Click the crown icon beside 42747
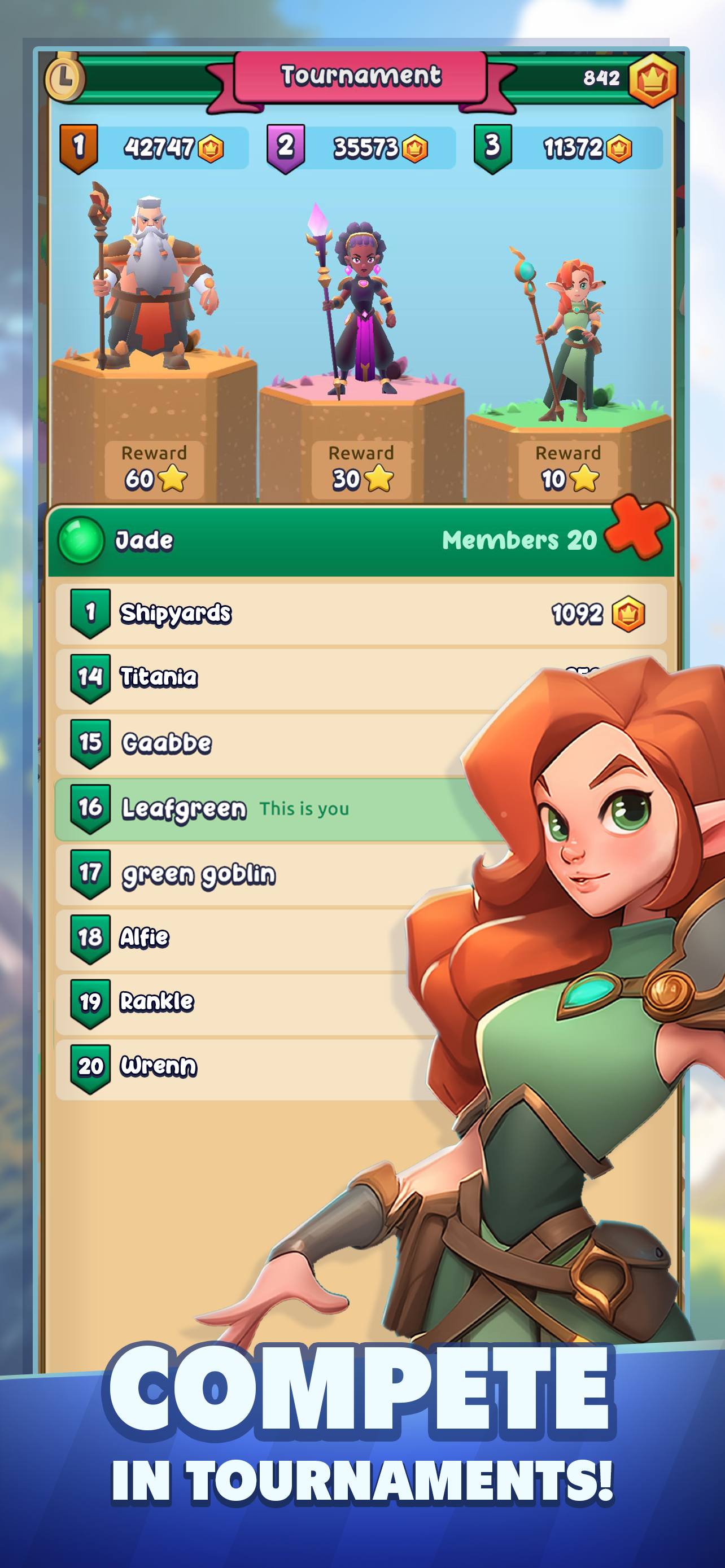The height and width of the screenshot is (1568, 725). [212, 148]
